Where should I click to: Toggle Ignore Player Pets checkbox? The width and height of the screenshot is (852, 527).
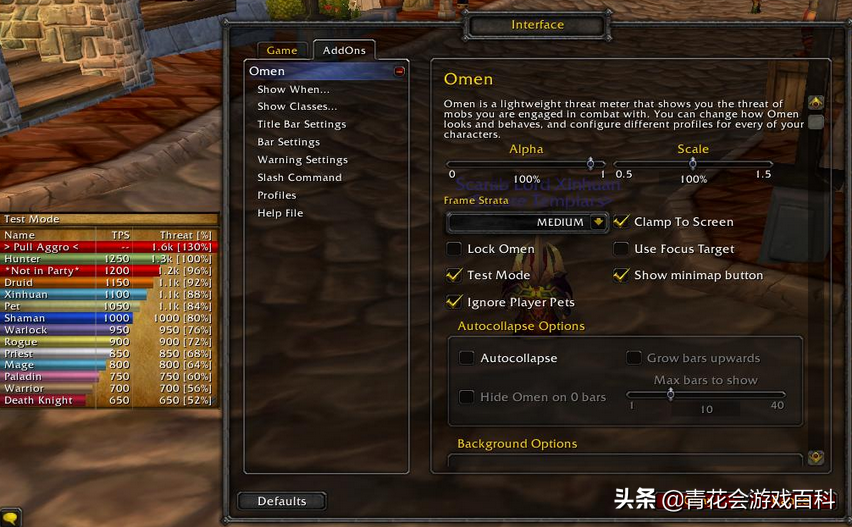tap(455, 302)
